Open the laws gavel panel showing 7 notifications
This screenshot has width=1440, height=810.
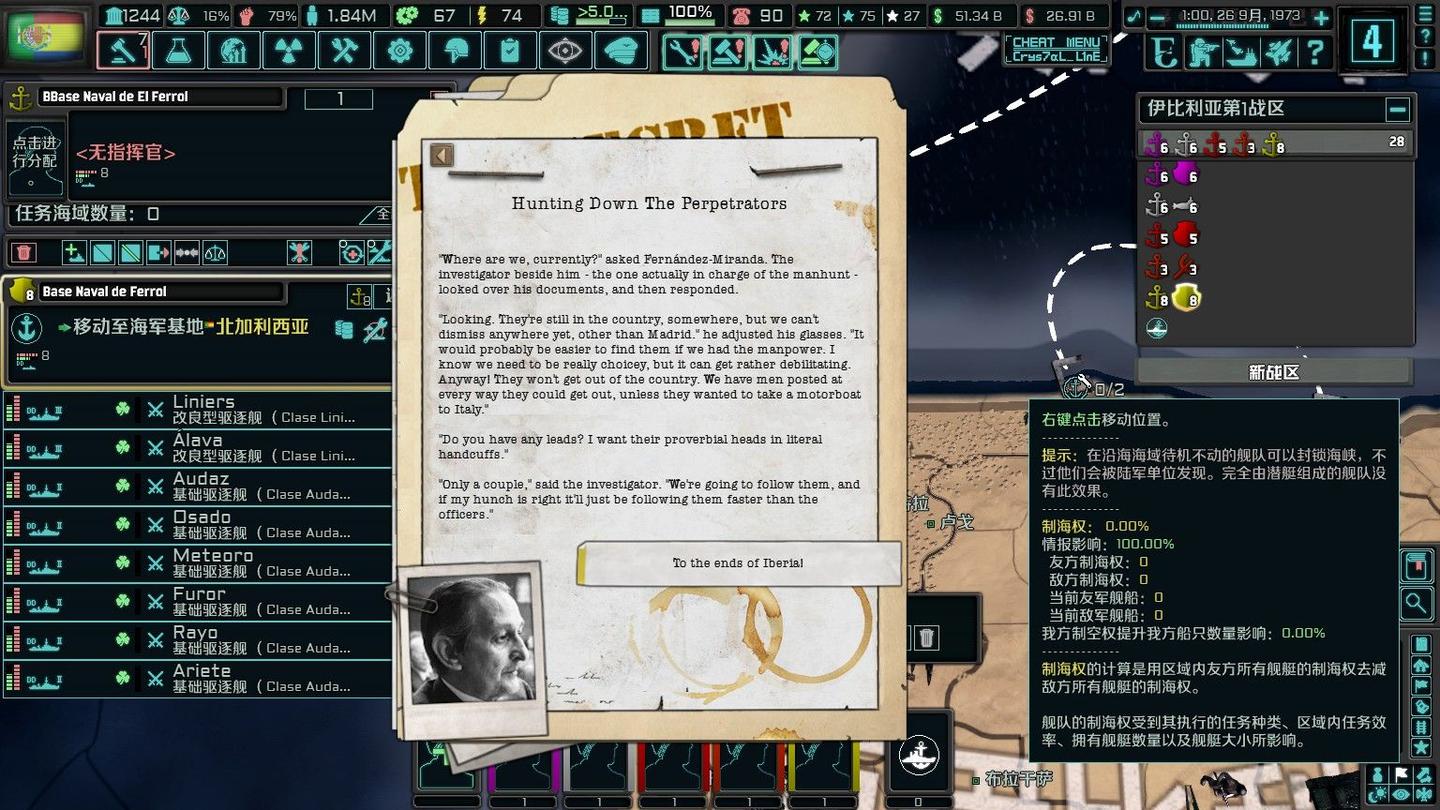point(122,50)
